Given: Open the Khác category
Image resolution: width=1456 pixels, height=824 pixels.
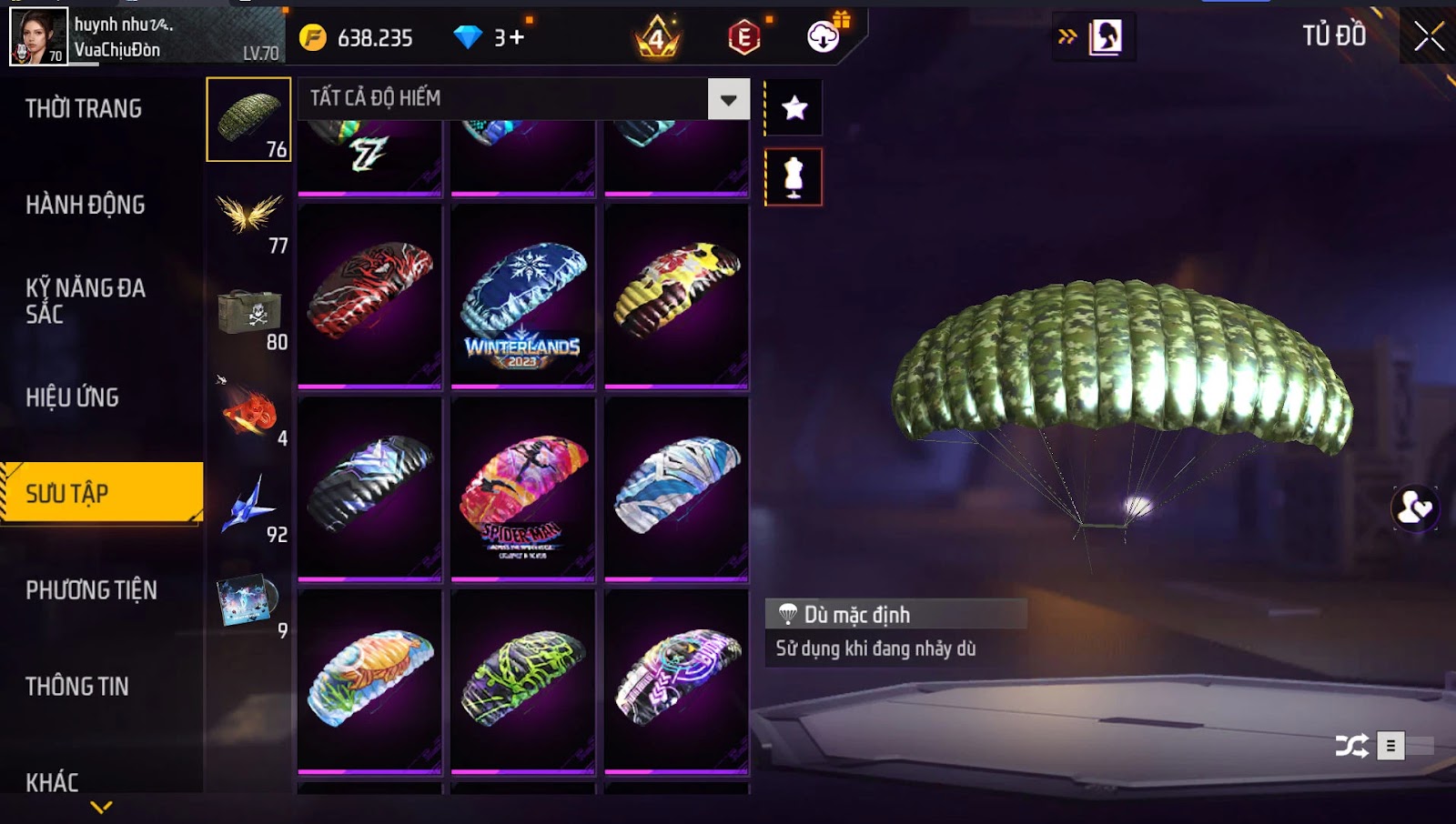Looking at the screenshot, I should pyautogui.click(x=52, y=782).
